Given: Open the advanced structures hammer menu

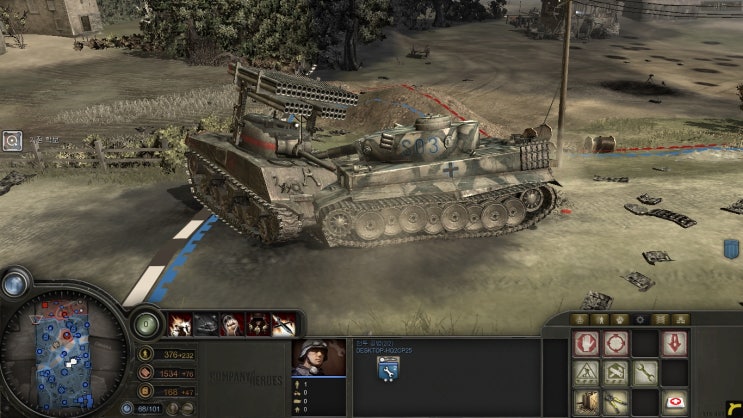Looking at the screenshot, I should [x=615, y=373].
